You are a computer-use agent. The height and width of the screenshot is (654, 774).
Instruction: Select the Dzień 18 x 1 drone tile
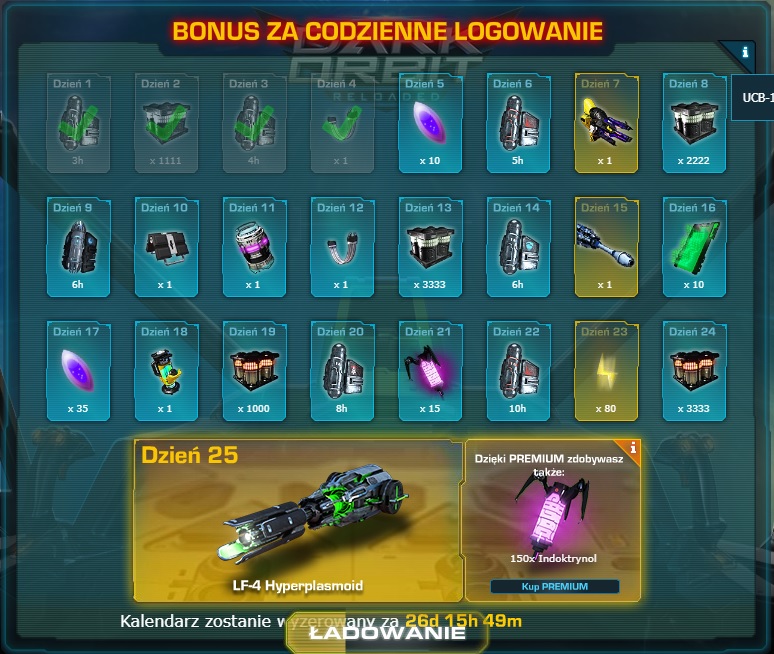coord(166,370)
